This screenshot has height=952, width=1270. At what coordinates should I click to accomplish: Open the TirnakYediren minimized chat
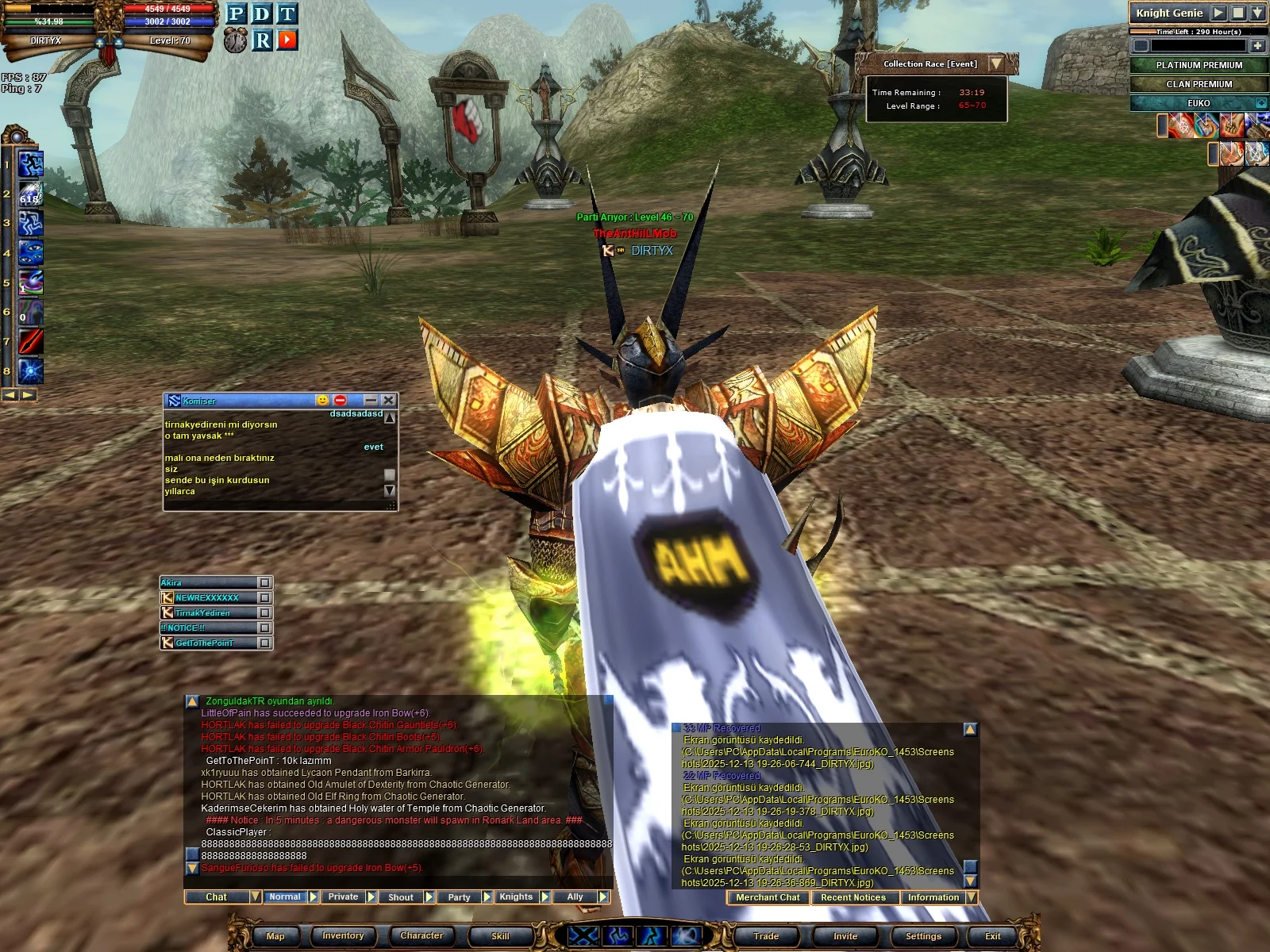(210, 613)
